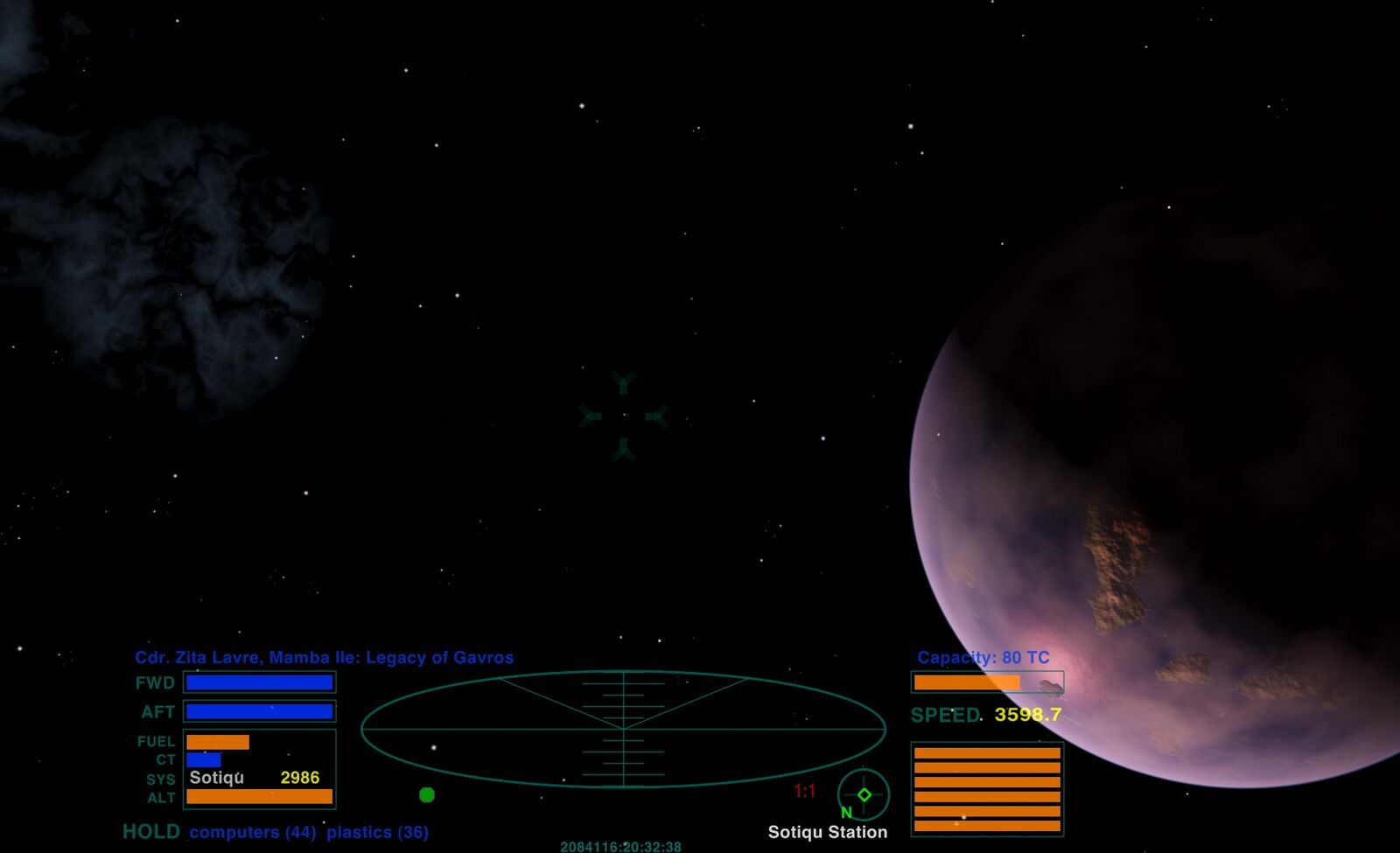Click the elliptical 3D radar scanner
The height and width of the screenshot is (853, 1400).
pyautogui.click(x=623, y=729)
